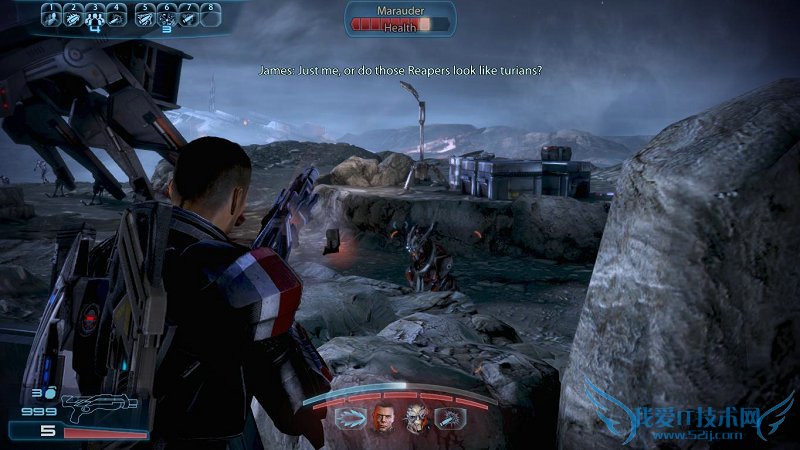Select the turian squadmate portrait

(416, 418)
